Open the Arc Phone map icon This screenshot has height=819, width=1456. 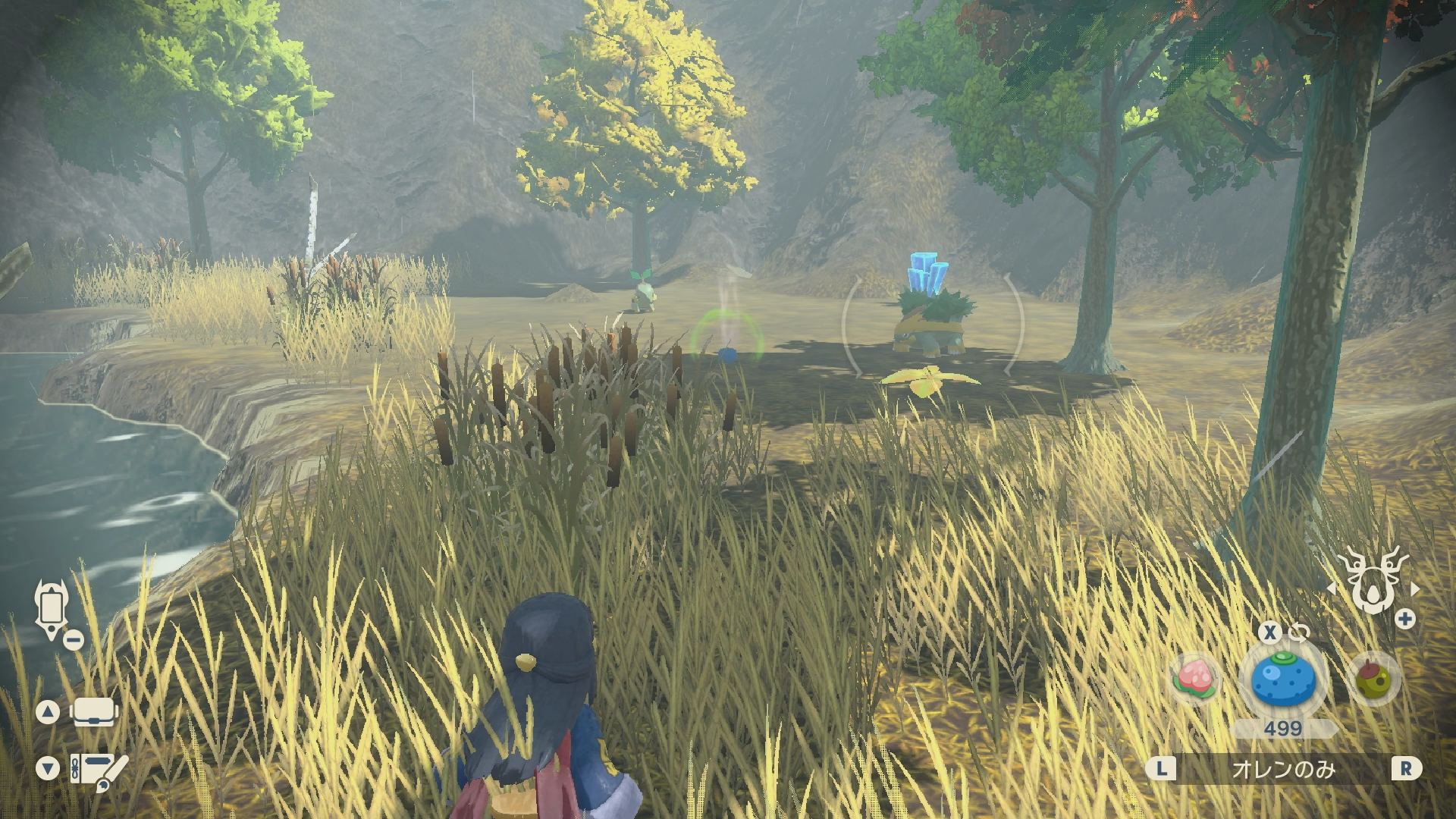pos(52,608)
